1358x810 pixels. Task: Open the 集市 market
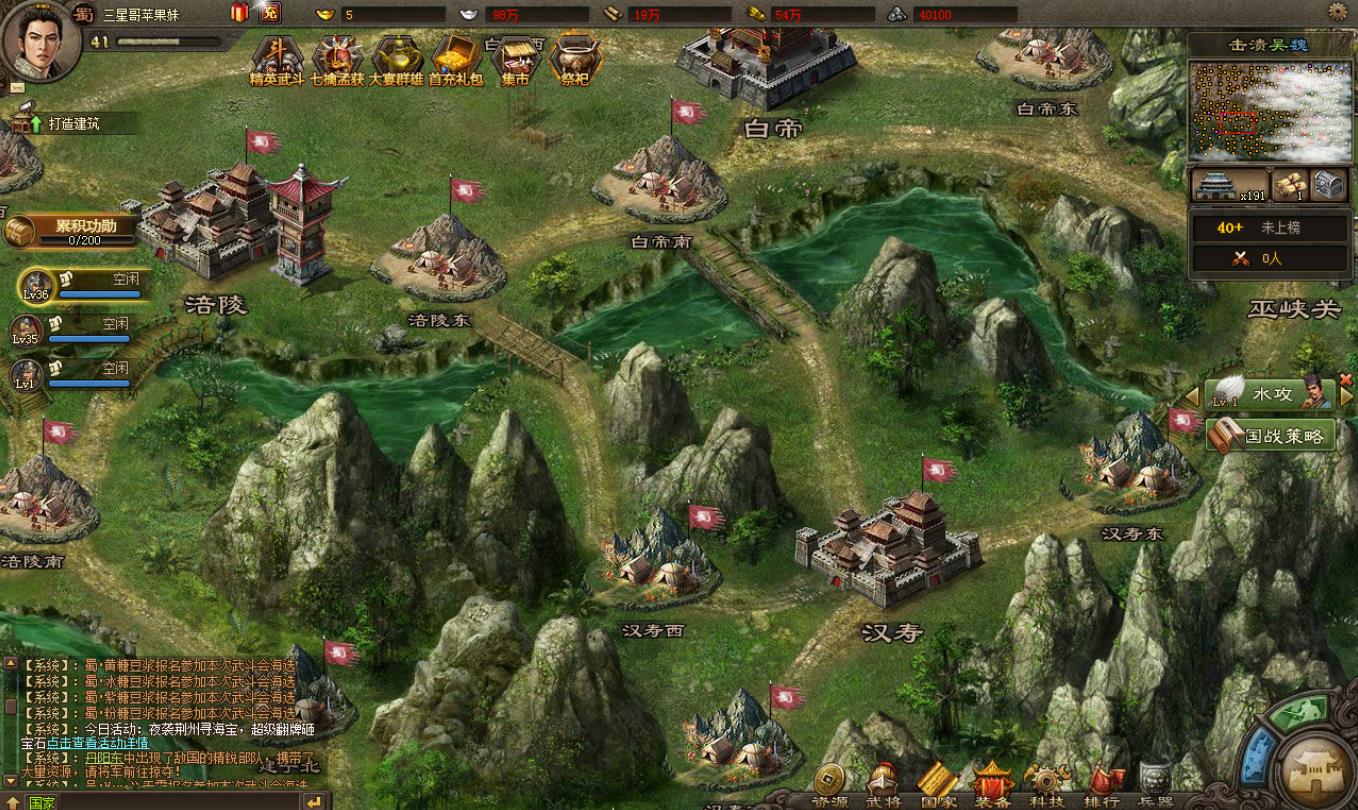pos(515,58)
